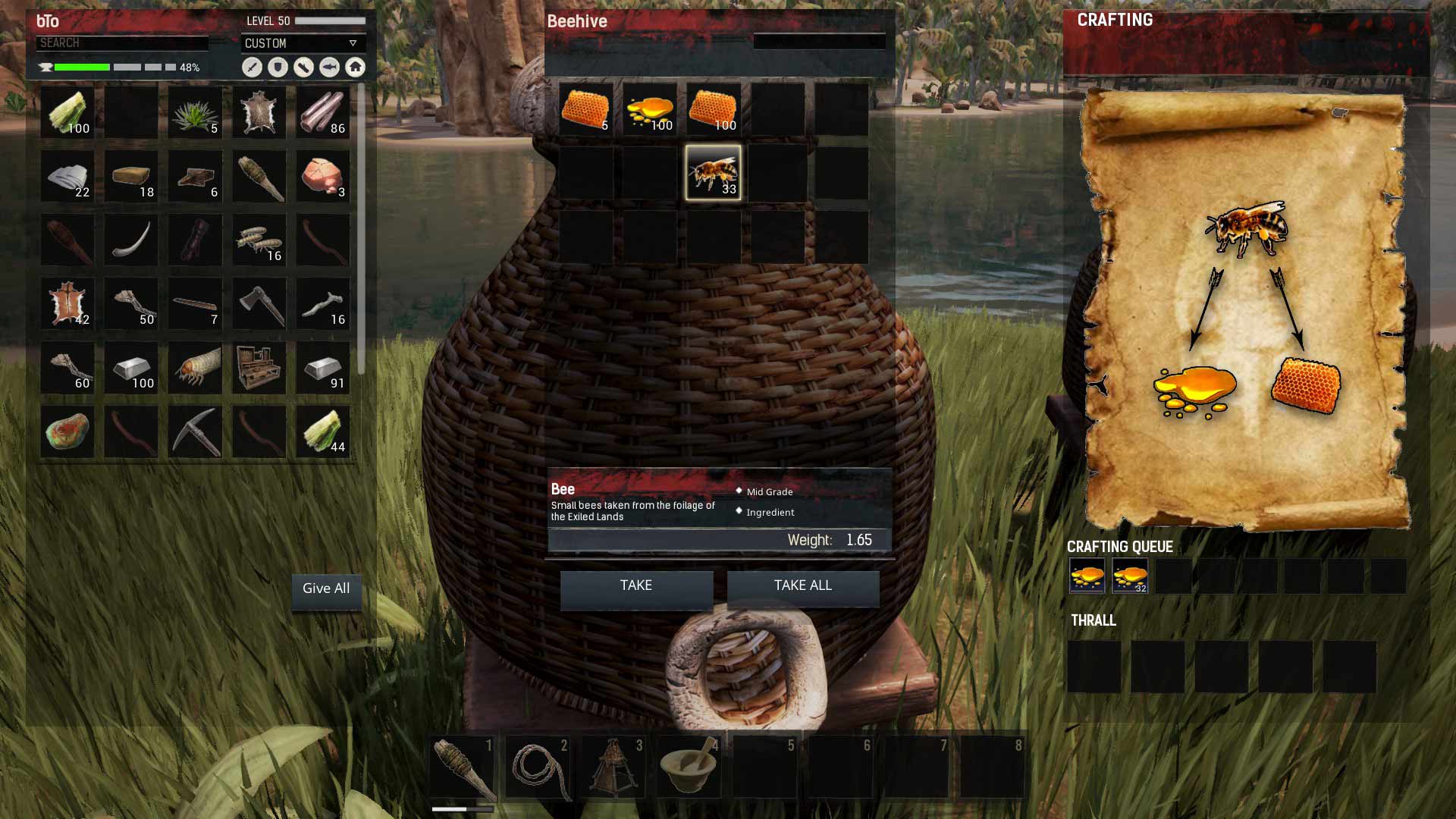
Task: Click the queued honey item with 32
Action: (1129, 576)
